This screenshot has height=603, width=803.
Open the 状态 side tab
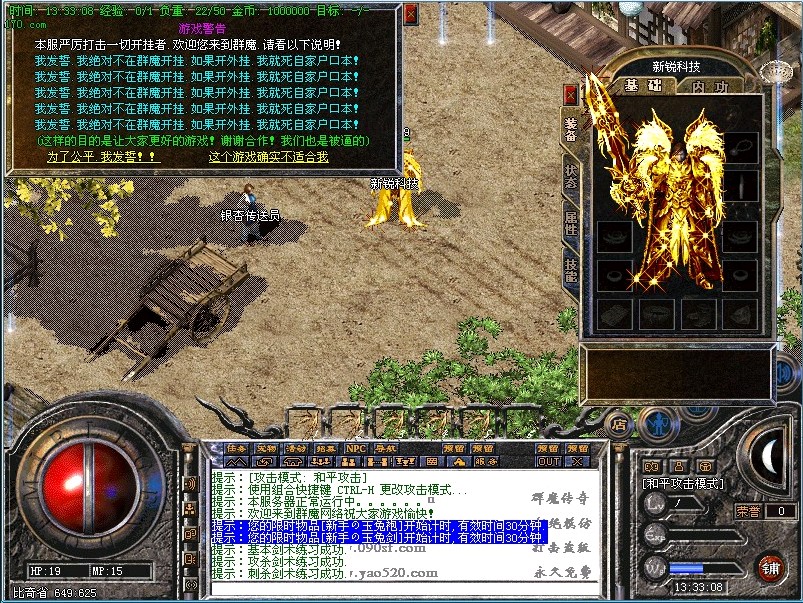[x=571, y=176]
